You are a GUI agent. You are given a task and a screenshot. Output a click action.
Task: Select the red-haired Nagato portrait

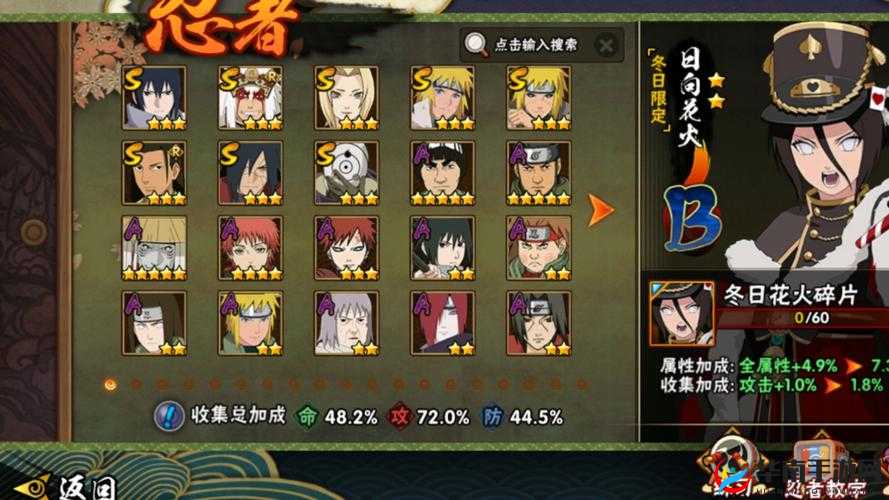pyautogui.click(x=442, y=321)
